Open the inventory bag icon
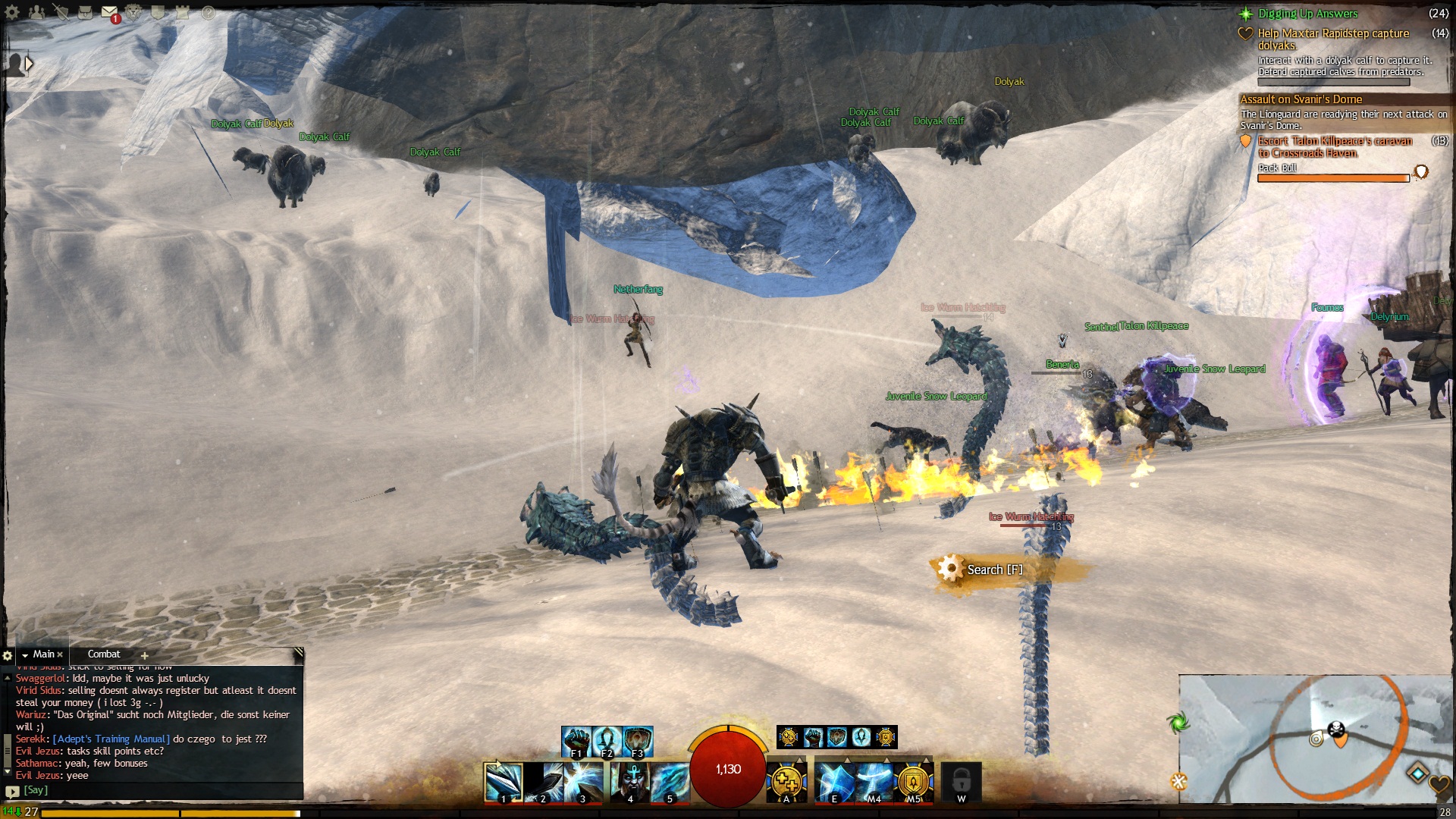This screenshot has width=1456, height=819. click(85, 12)
